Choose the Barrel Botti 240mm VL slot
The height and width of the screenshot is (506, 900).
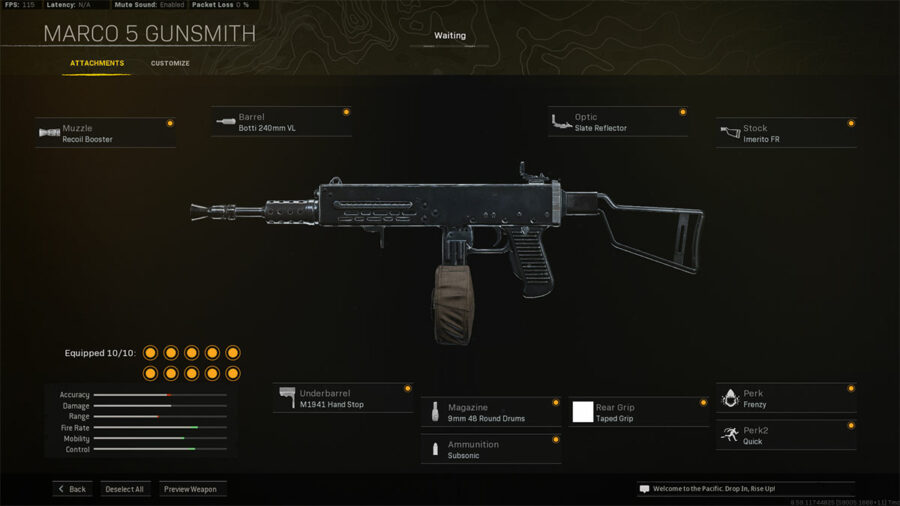coord(282,122)
